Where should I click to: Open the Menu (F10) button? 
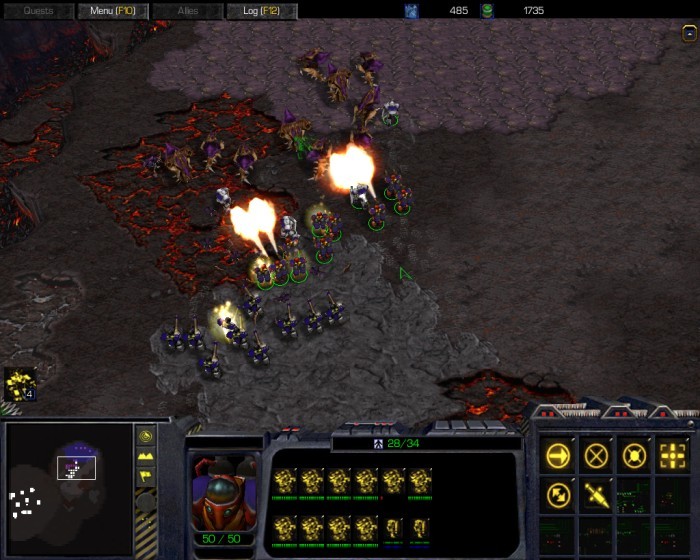(112, 11)
